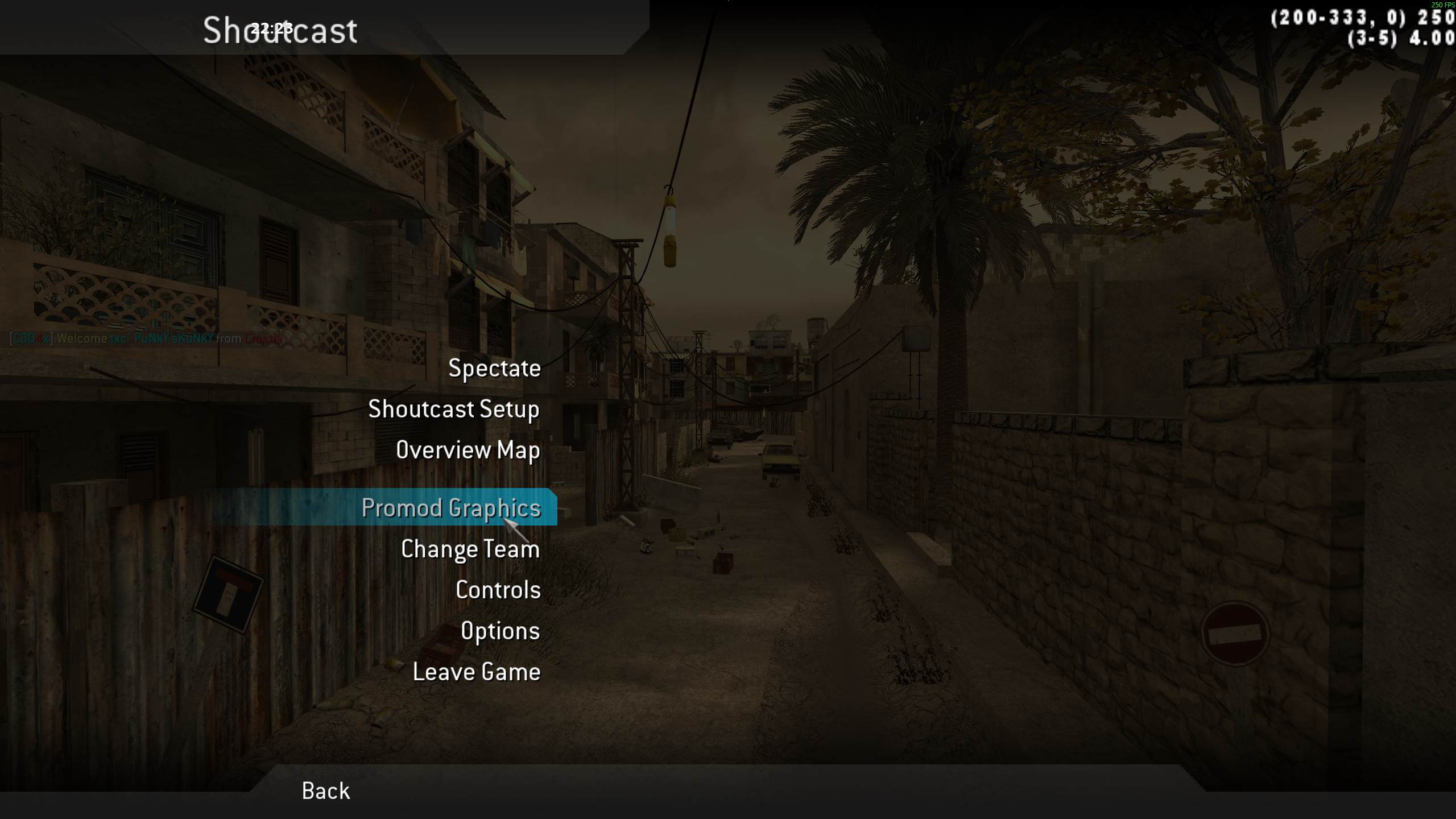Open the Controls menu
Screen dimensions: 1456x819
point(498,590)
